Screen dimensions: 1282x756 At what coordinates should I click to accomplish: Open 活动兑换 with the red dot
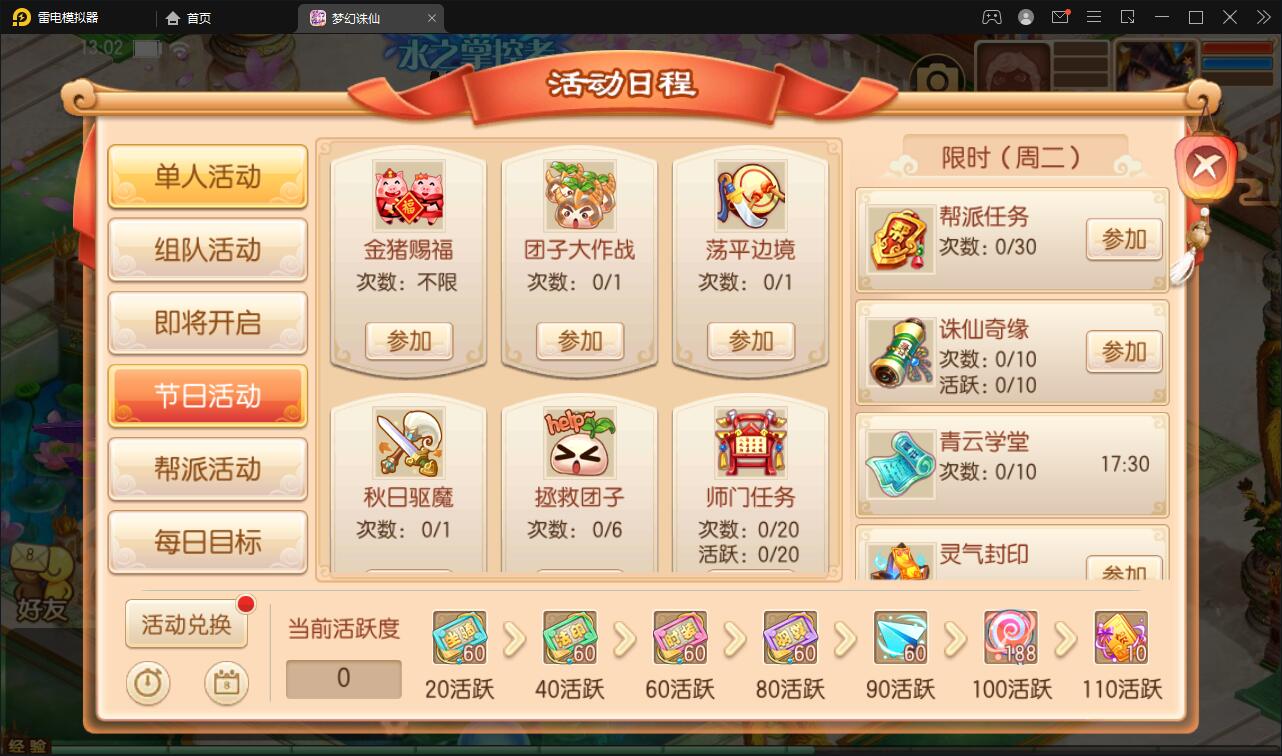tap(186, 622)
